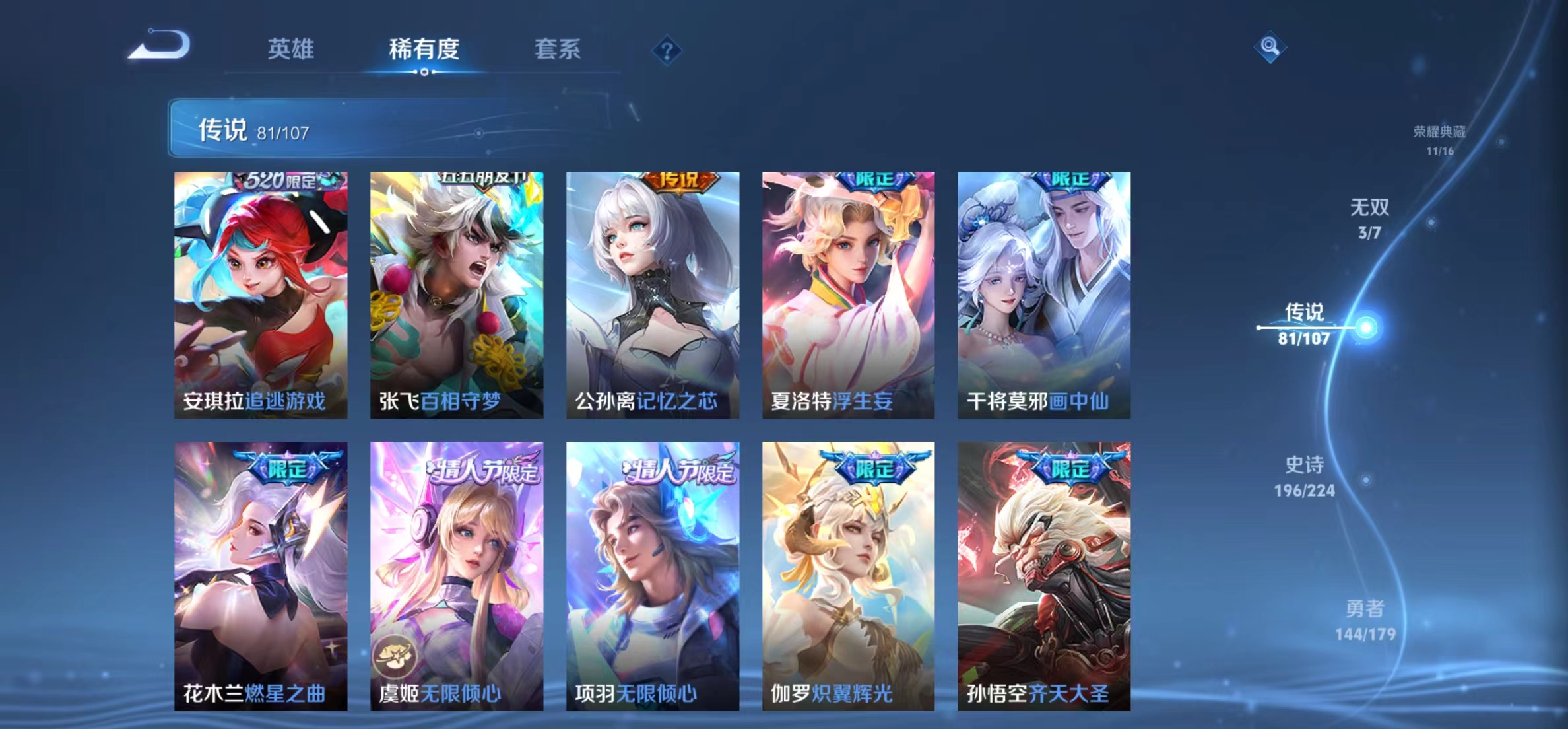Viewport: 1568px width, 729px height.
Task: Switch to the 英雄 tab
Action: (291, 50)
